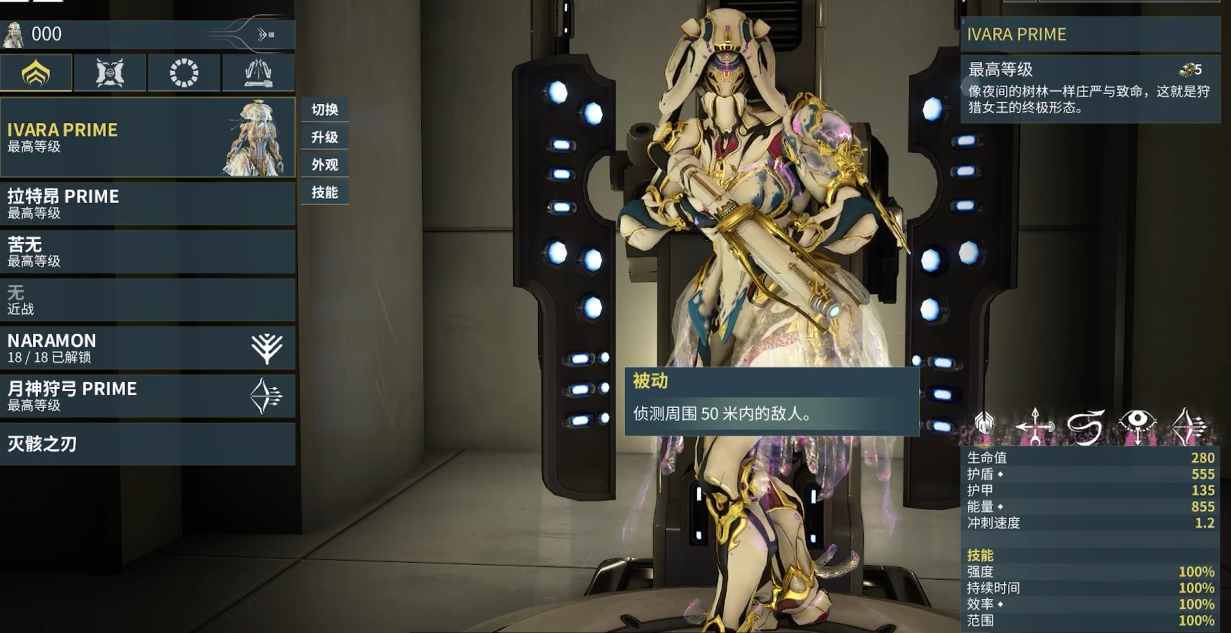Switch to the hands-and-weapon vehicle tab
The width and height of the screenshot is (1231, 633).
pyautogui.click(x=258, y=73)
